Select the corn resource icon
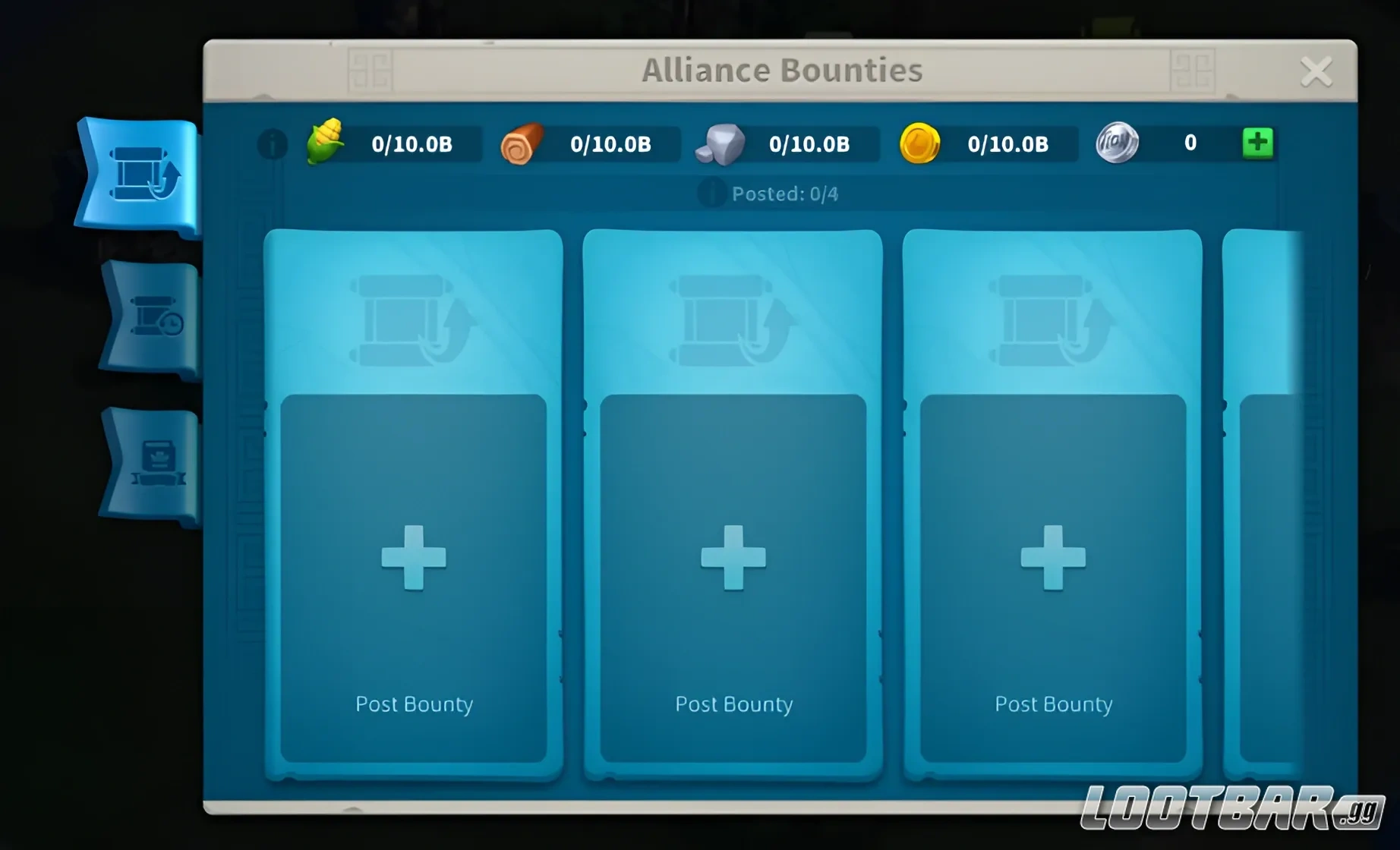 tap(325, 143)
